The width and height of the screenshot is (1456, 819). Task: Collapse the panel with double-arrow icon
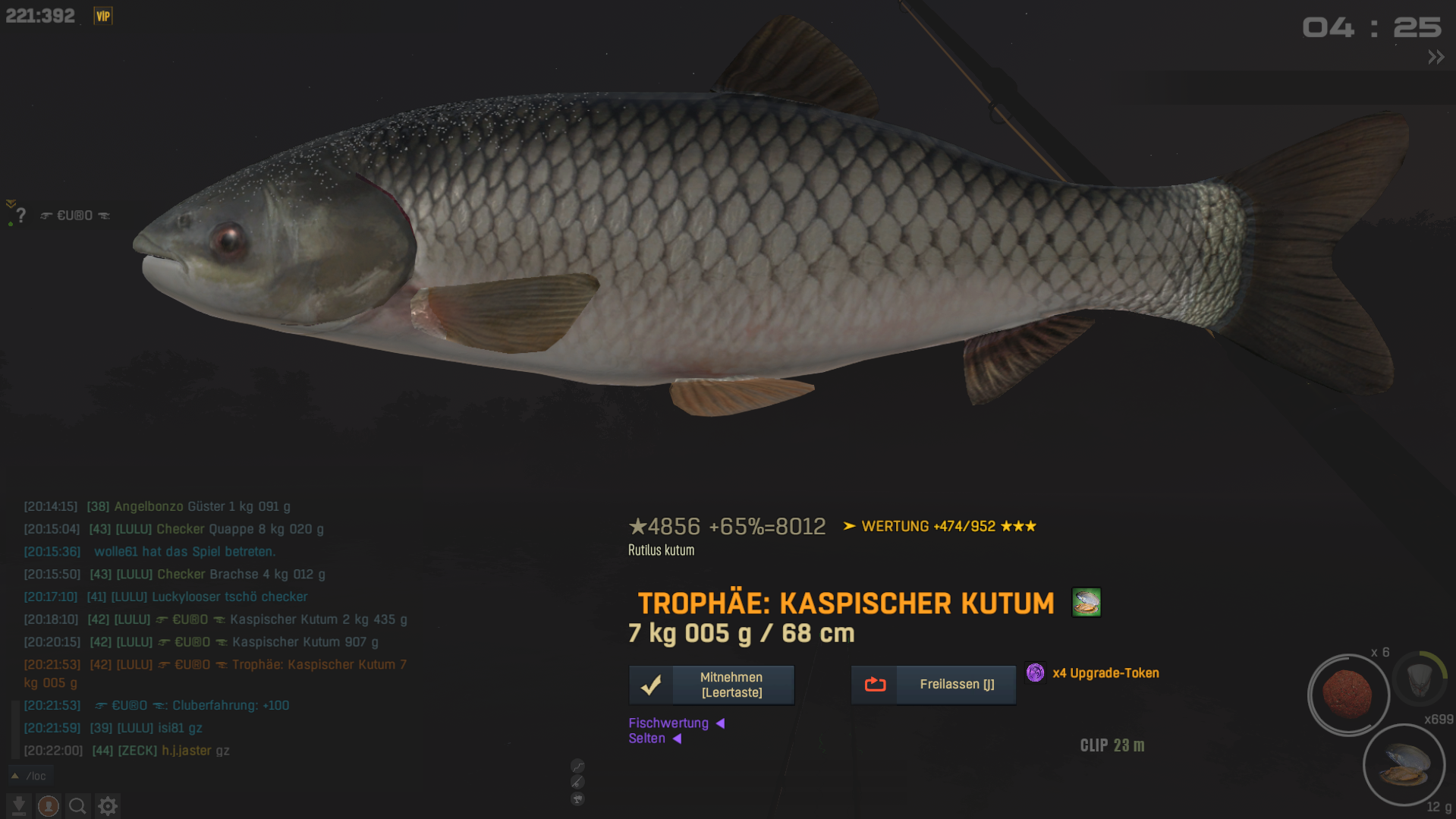coord(1436,58)
